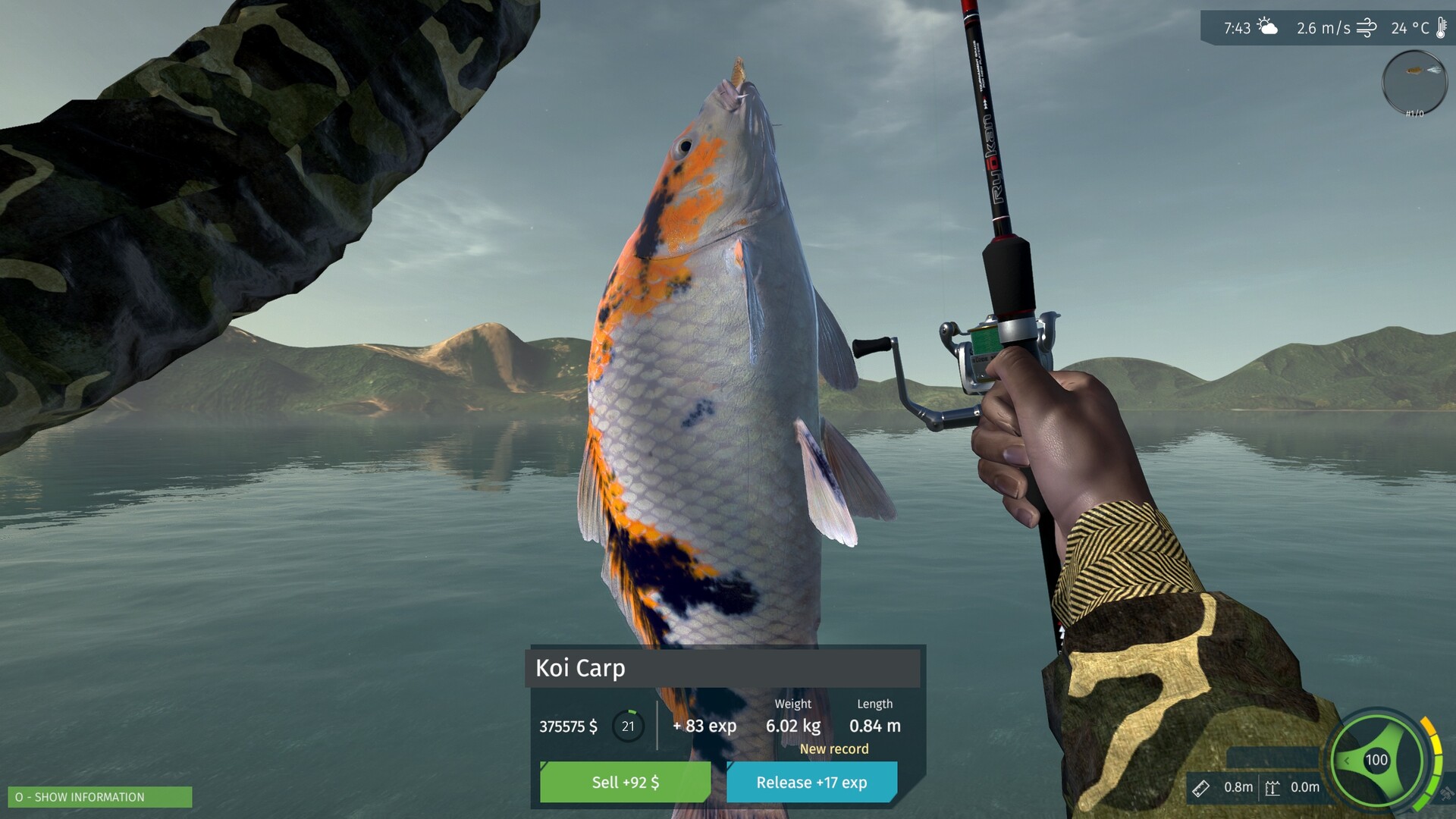Select the Weight column header
This screenshot has height=819, width=1456.
pos(793,704)
